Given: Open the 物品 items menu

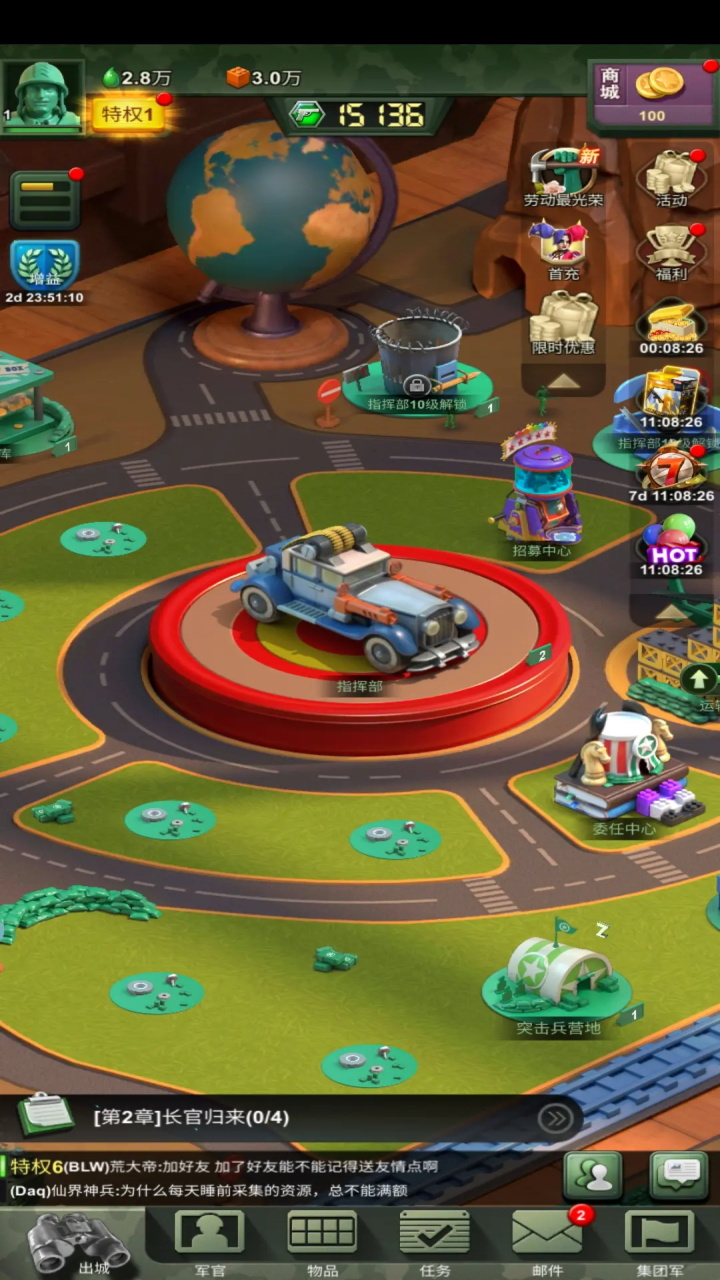Looking at the screenshot, I should tap(322, 1240).
